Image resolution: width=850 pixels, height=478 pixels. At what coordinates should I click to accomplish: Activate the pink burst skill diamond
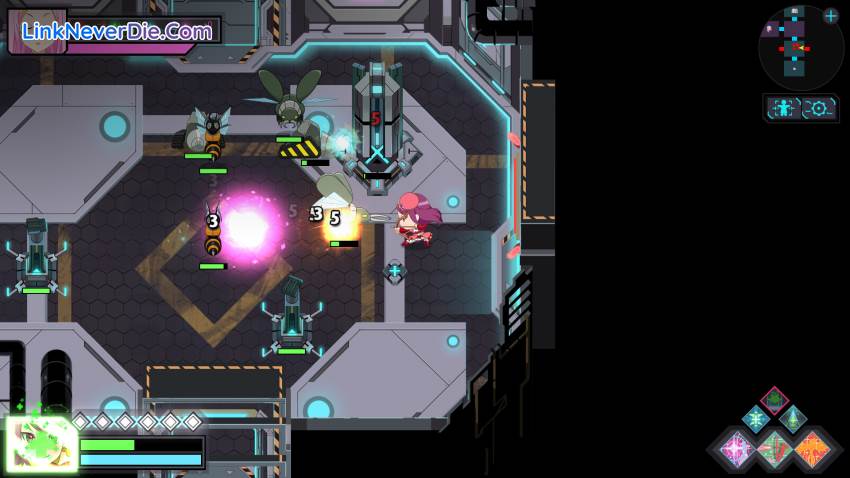click(x=737, y=448)
